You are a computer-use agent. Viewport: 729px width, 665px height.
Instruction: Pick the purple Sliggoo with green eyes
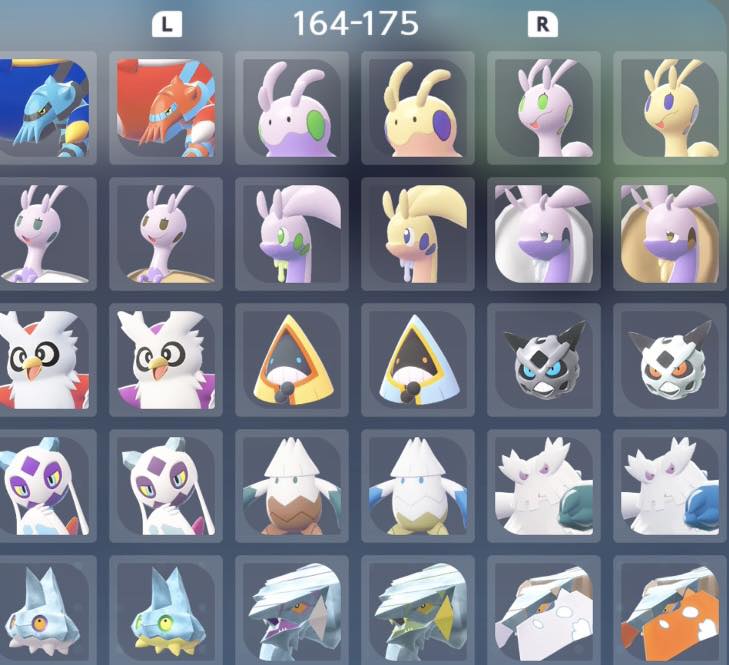[544, 108]
